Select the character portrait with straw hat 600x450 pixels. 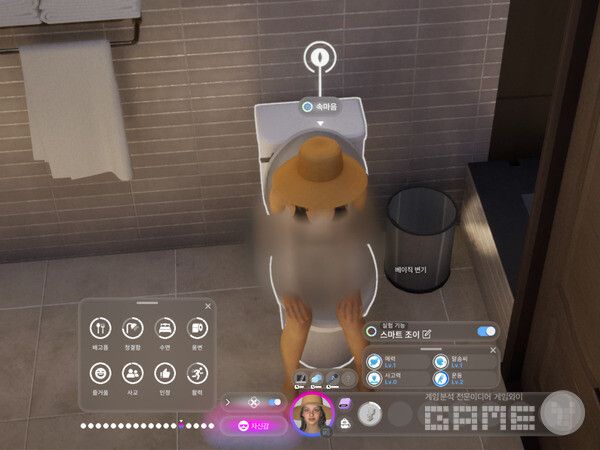pyautogui.click(x=311, y=414)
